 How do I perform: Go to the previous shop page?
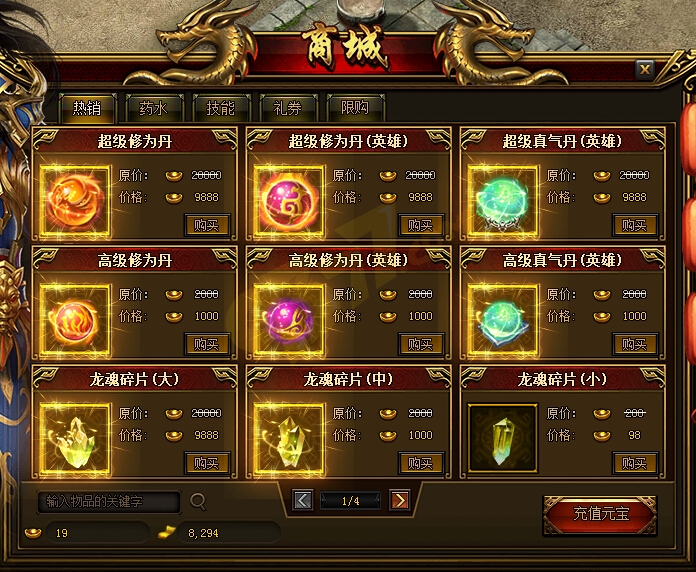303,500
